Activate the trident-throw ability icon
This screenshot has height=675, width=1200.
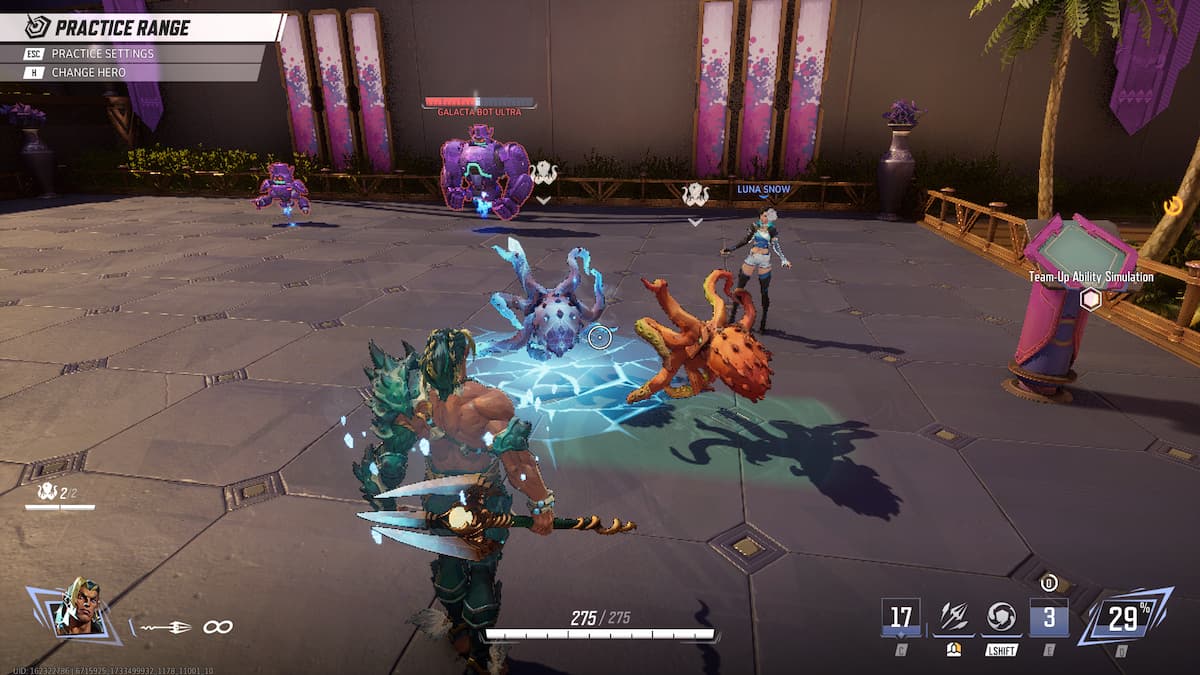[953, 617]
